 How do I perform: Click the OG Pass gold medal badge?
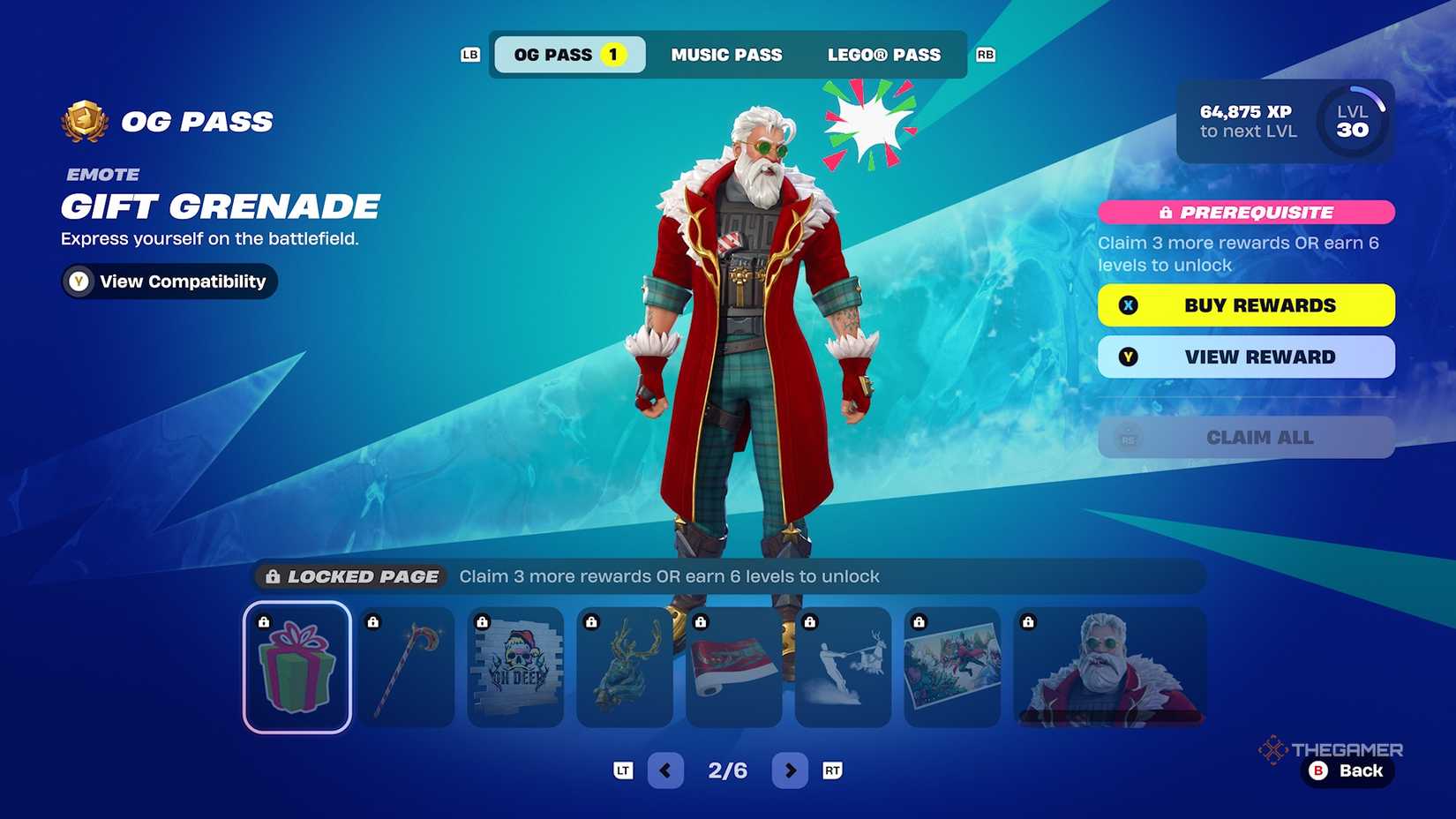click(x=83, y=121)
